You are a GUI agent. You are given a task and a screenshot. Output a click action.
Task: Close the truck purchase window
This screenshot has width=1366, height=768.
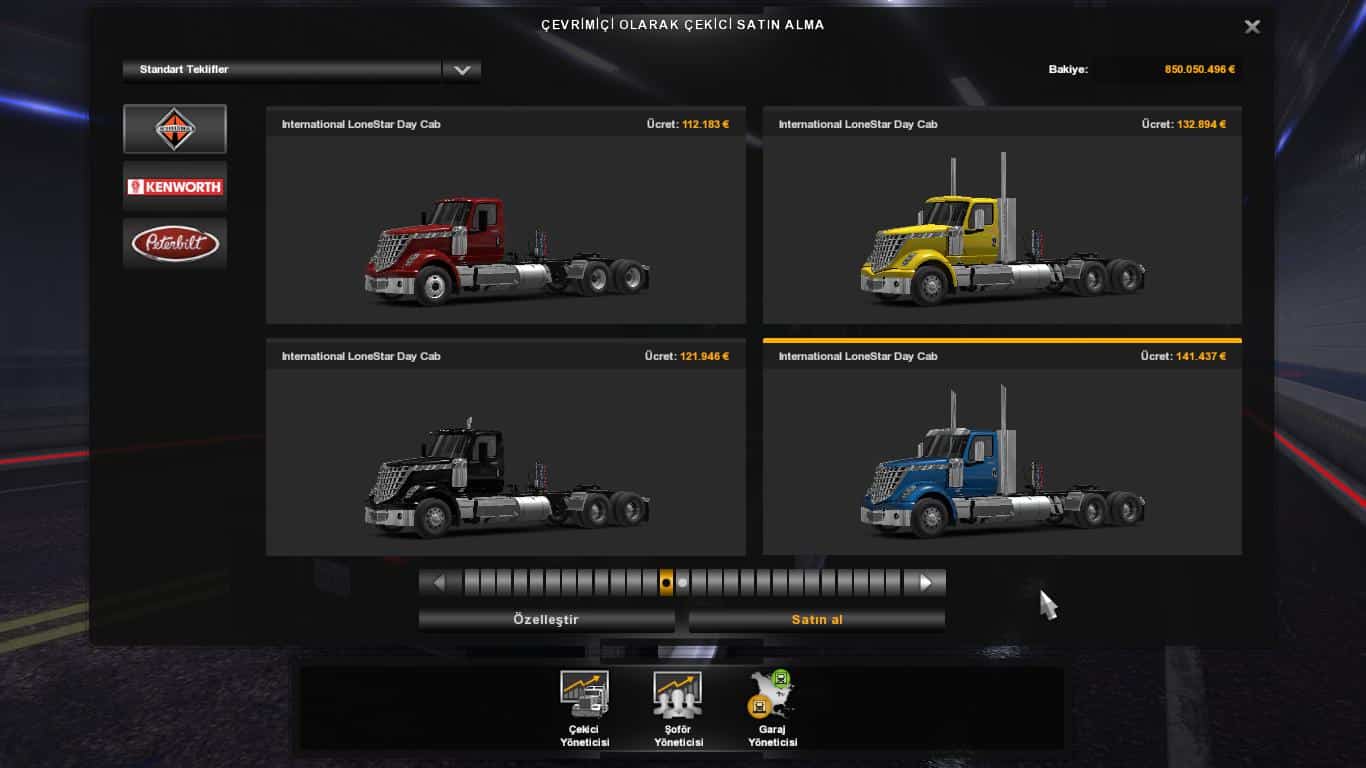point(1252,27)
